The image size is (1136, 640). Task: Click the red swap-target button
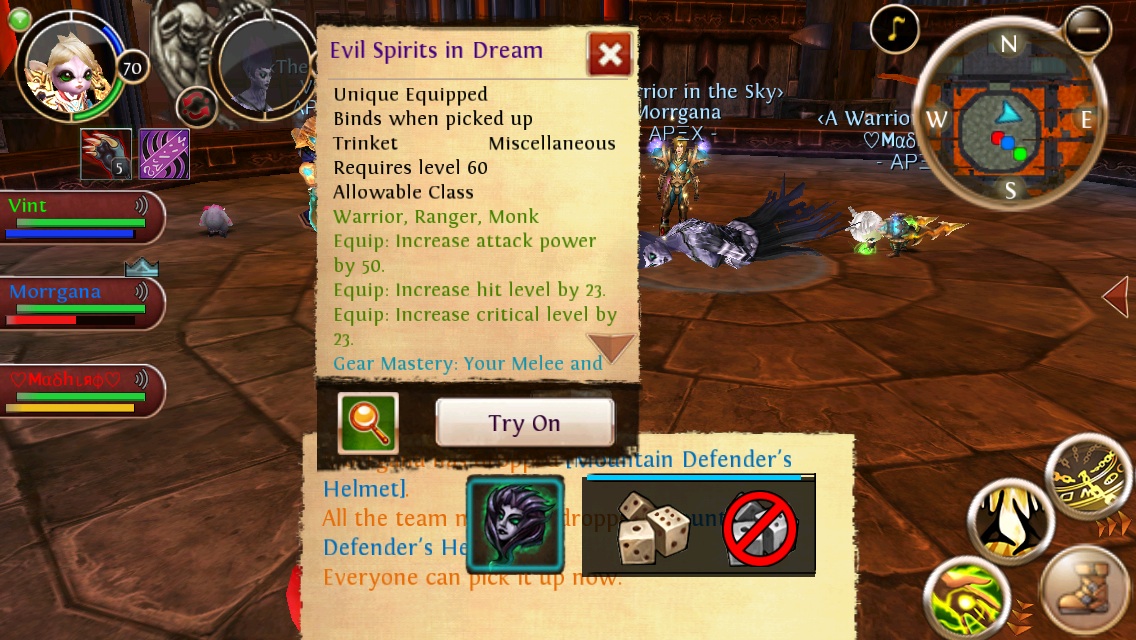[197, 106]
